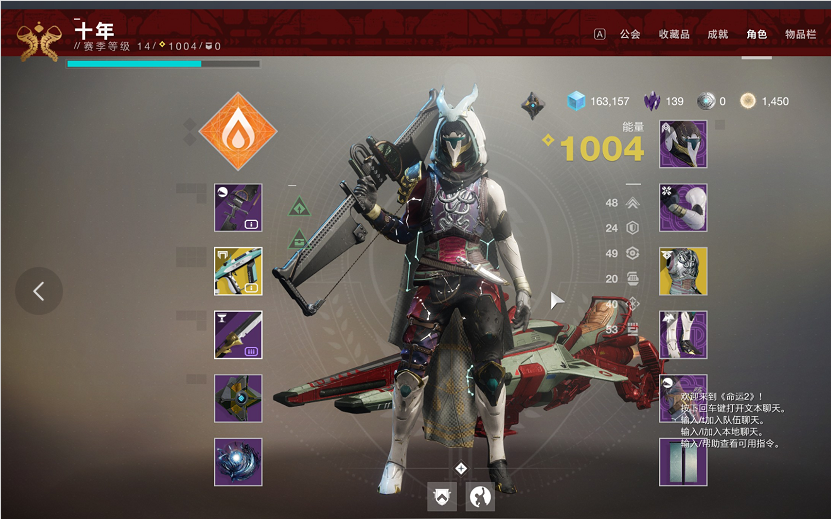Choose the sword heavy weapon slot
The image size is (831, 519).
click(x=238, y=335)
